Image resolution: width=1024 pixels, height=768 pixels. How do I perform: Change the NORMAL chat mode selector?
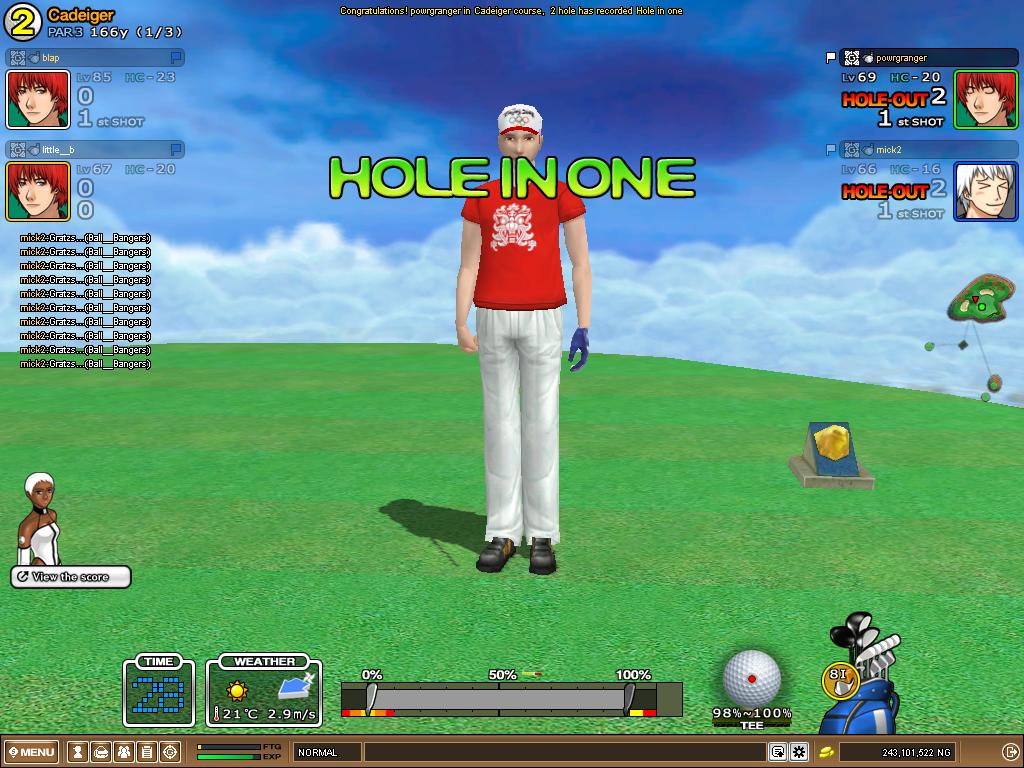coord(326,752)
